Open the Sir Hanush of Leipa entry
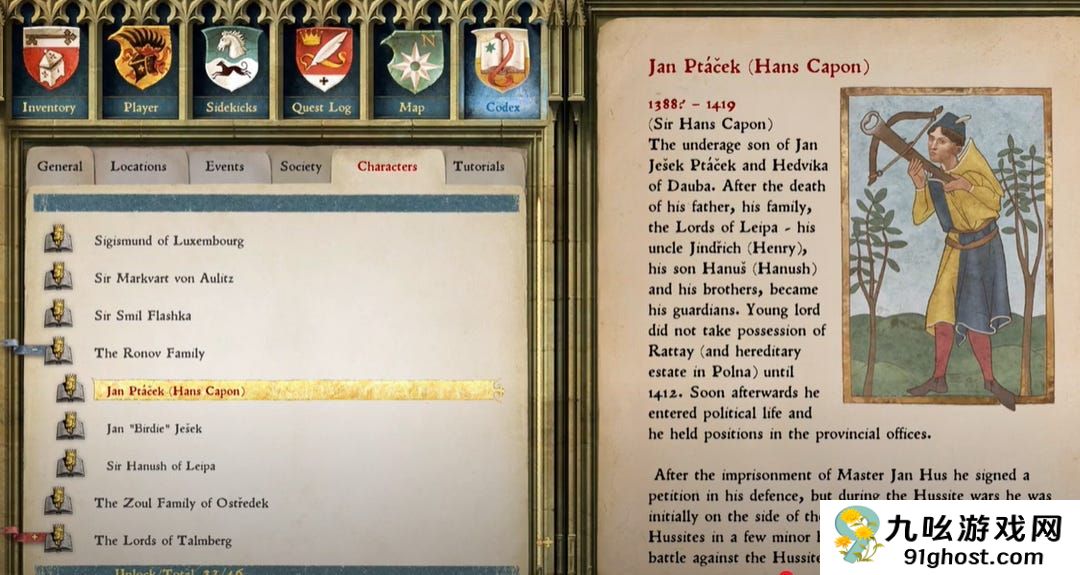The width and height of the screenshot is (1080, 575). (160, 466)
